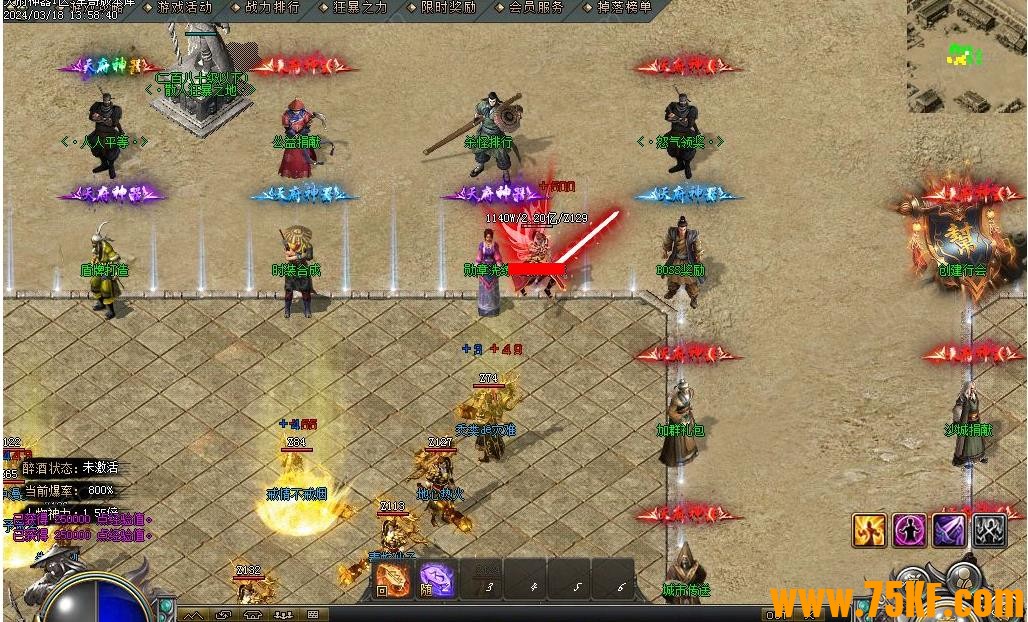Viewport: 1028px width, 622px height.
Task: Activate the golden flaming figure skill
Action: click(x=869, y=530)
